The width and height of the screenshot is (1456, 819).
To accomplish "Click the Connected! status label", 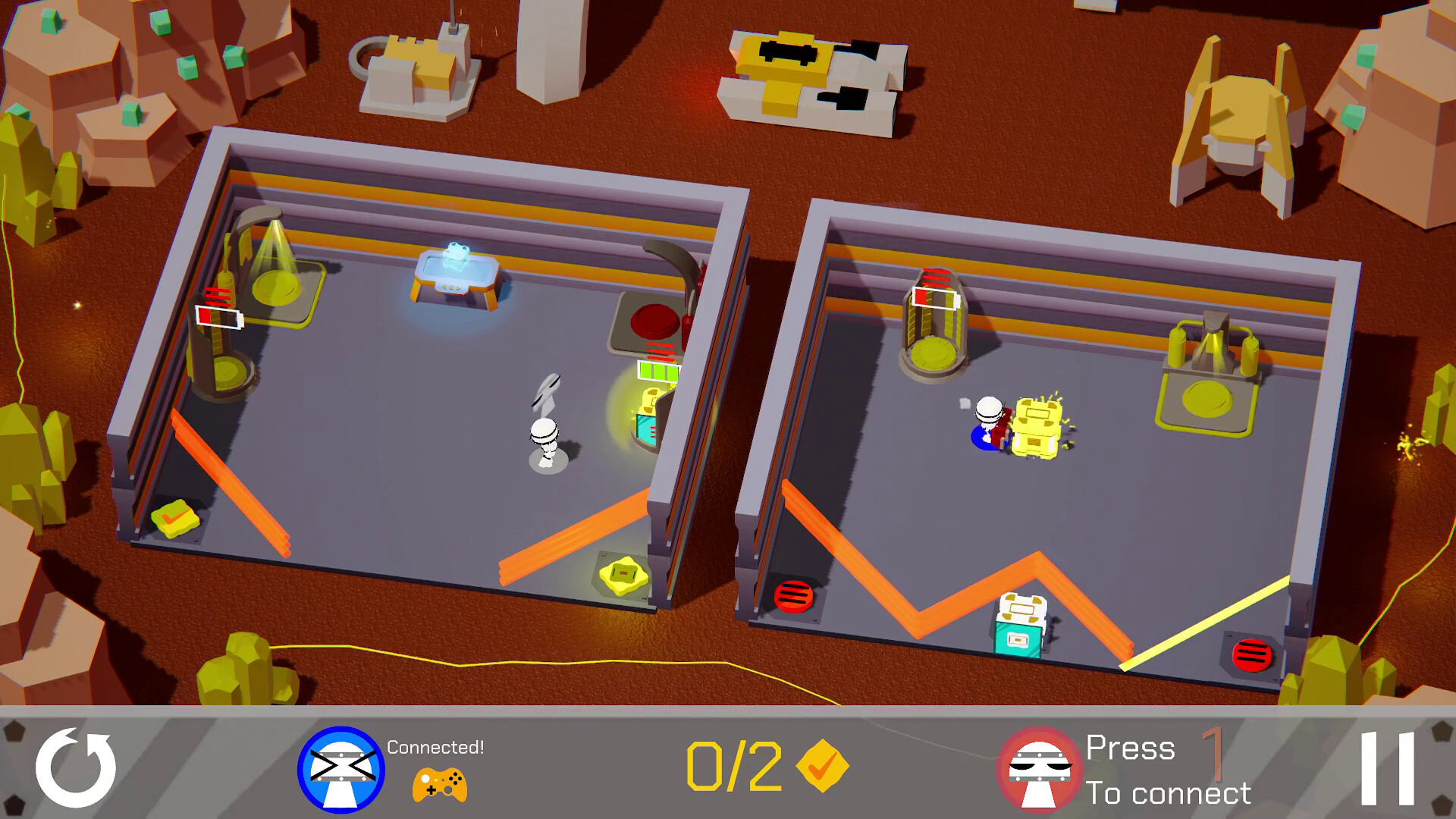I will pyautogui.click(x=435, y=746).
